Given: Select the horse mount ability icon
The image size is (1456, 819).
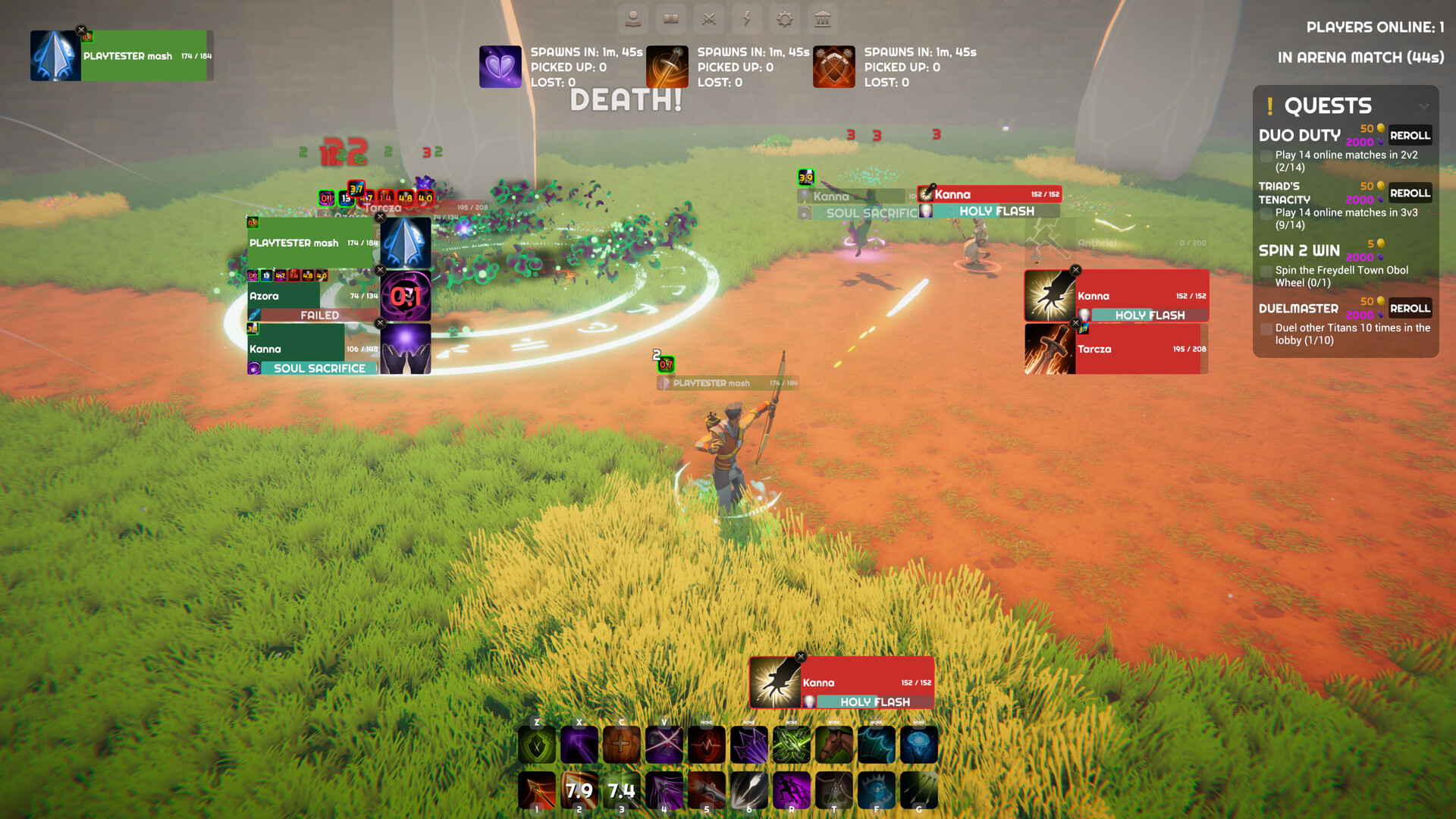Looking at the screenshot, I should tap(835, 744).
